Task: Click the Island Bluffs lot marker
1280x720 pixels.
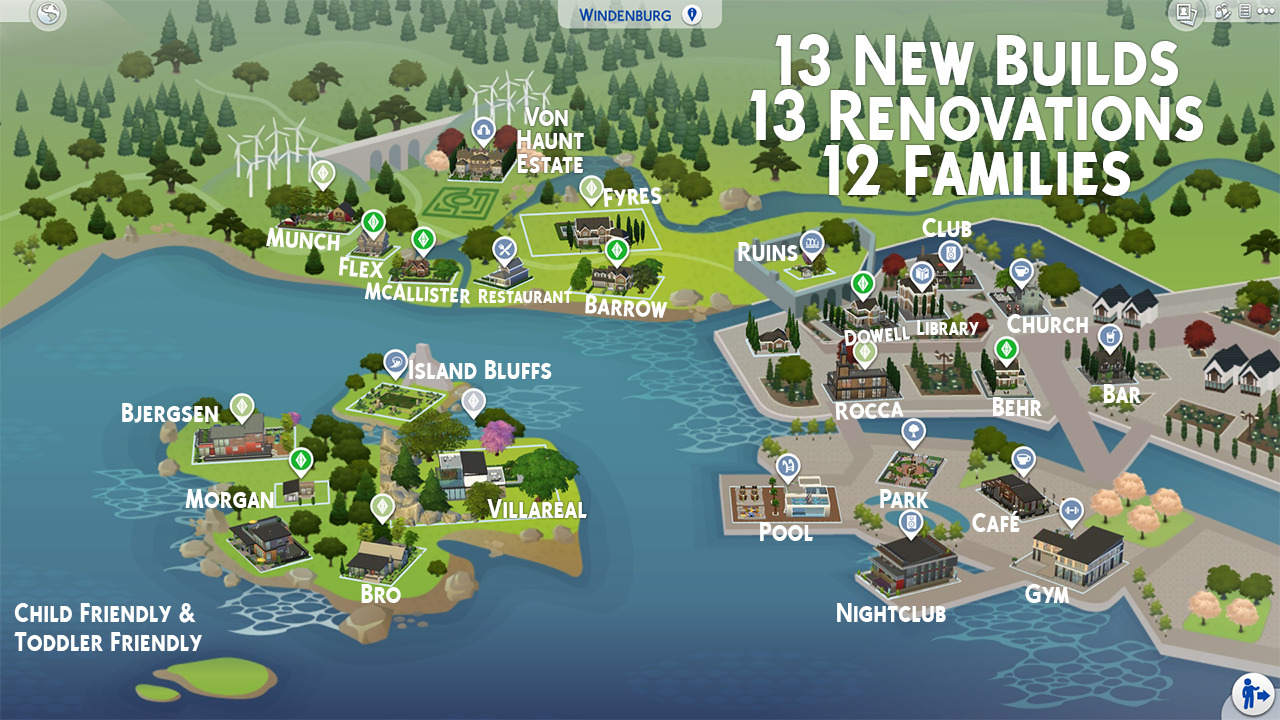Action: (x=396, y=361)
